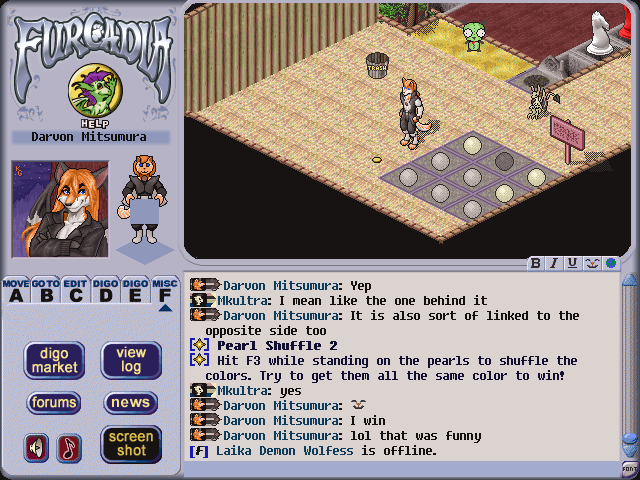
Task: Switch to the Edit C tab
Action: click(x=75, y=290)
